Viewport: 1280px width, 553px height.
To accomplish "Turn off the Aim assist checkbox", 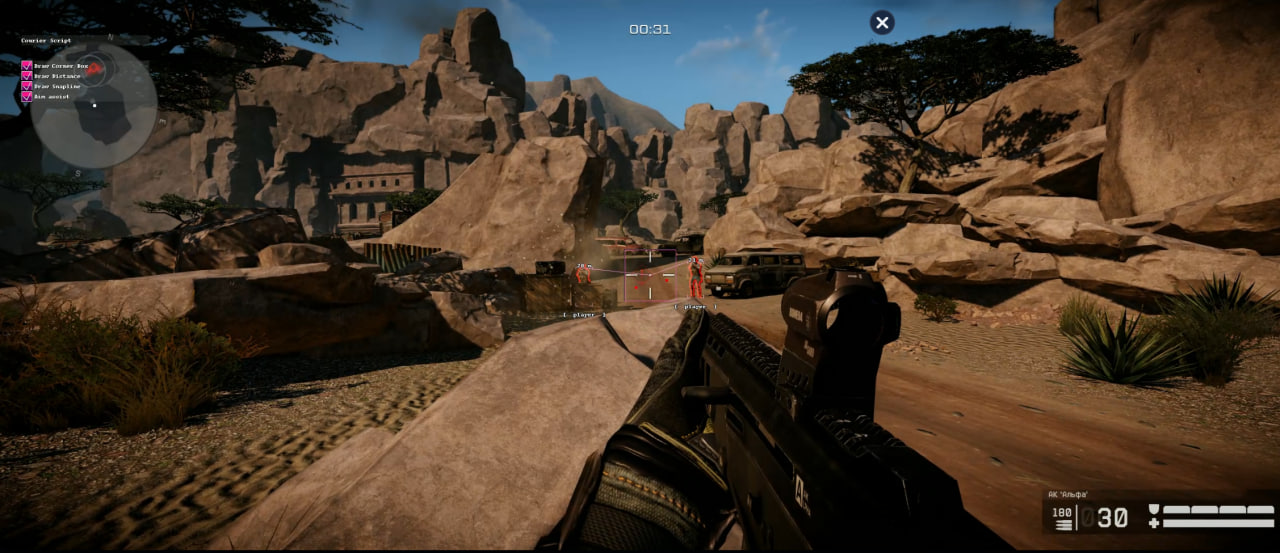I will pos(27,96).
